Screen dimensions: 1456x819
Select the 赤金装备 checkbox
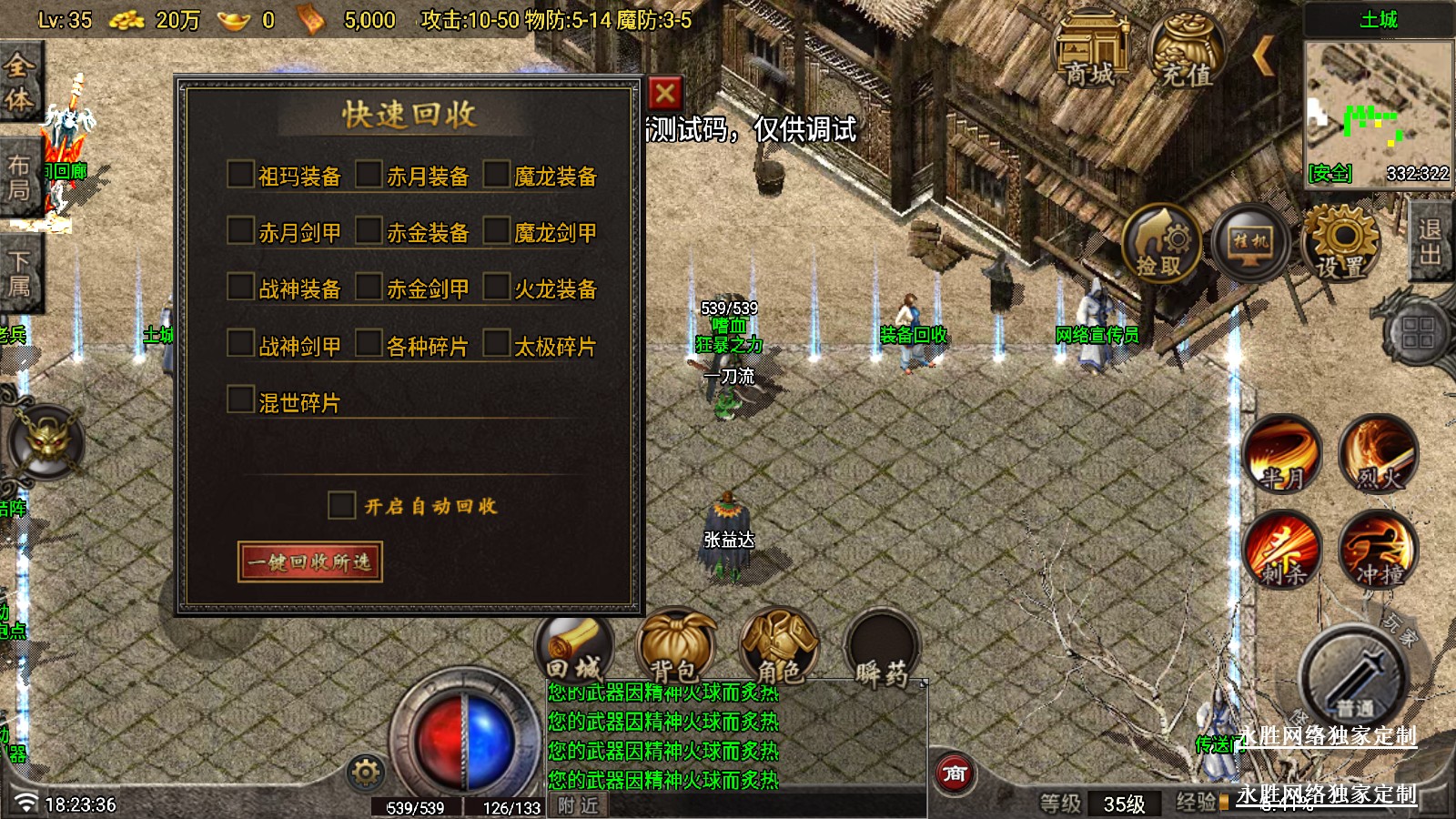point(369,231)
